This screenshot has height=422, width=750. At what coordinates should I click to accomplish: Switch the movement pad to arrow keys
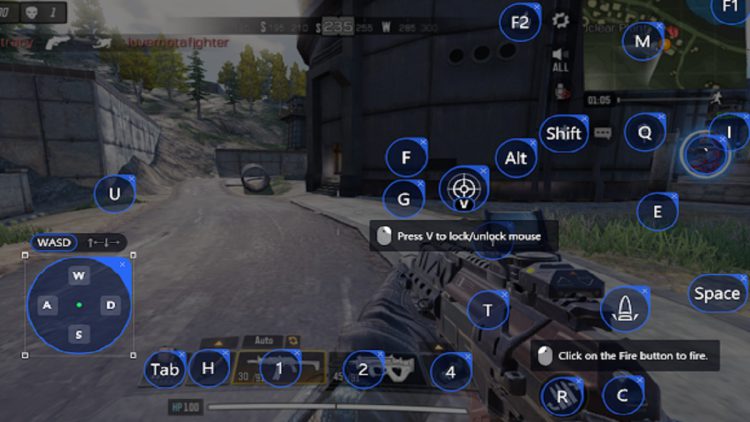105,243
